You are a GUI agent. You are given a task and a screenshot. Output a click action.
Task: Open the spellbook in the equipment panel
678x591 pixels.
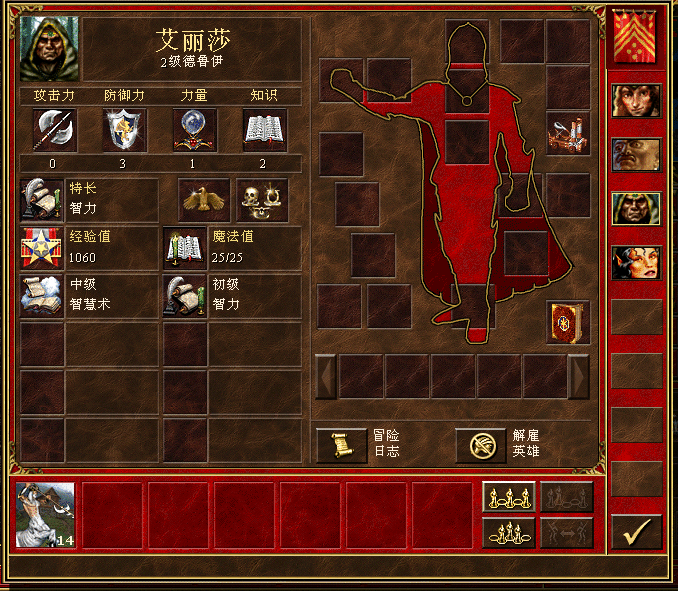tap(567, 323)
